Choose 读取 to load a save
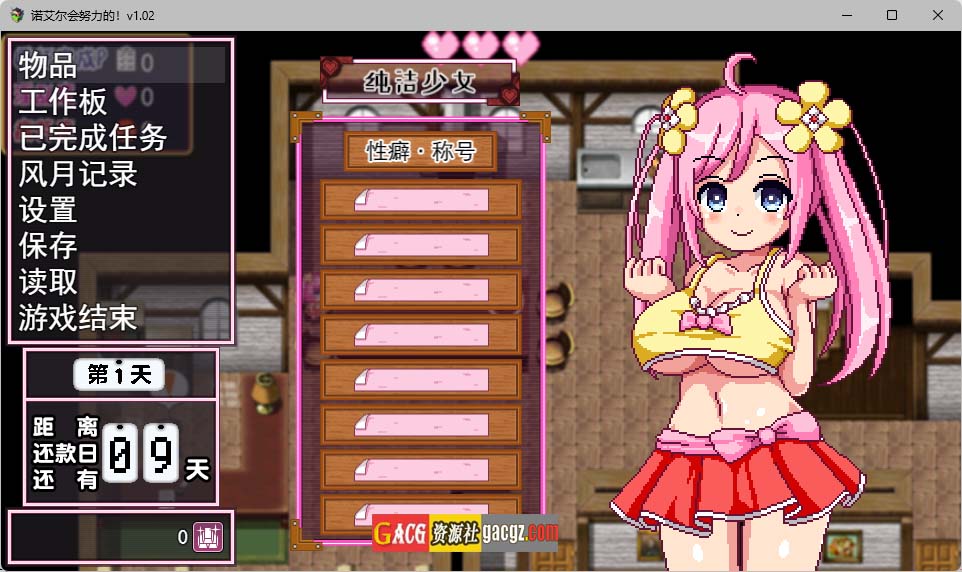Viewport: 962px width, 572px height. 48,282
